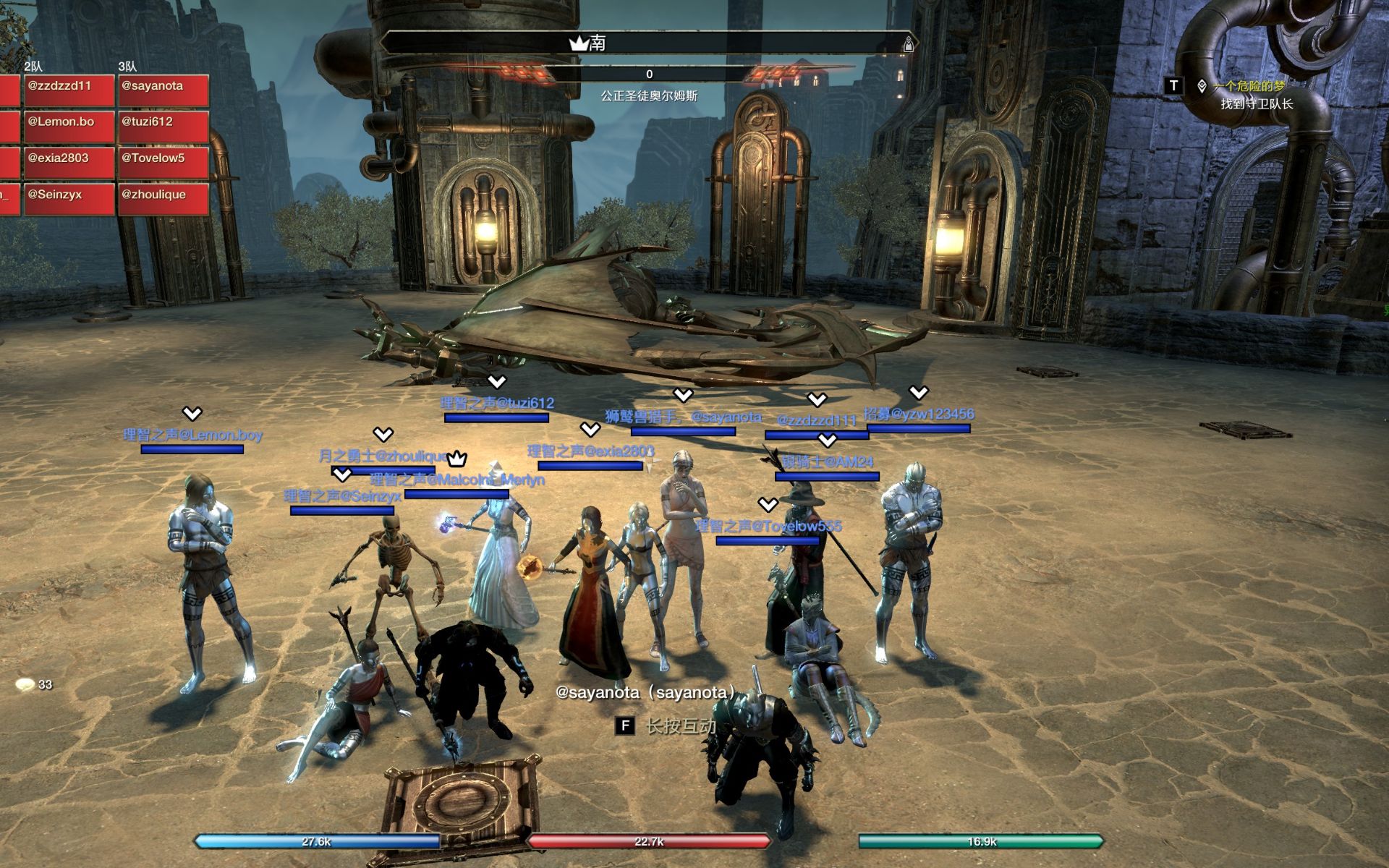Open the chat bubble notification icon
This screenshot has width=1389, height=868.
pos(26,684)
